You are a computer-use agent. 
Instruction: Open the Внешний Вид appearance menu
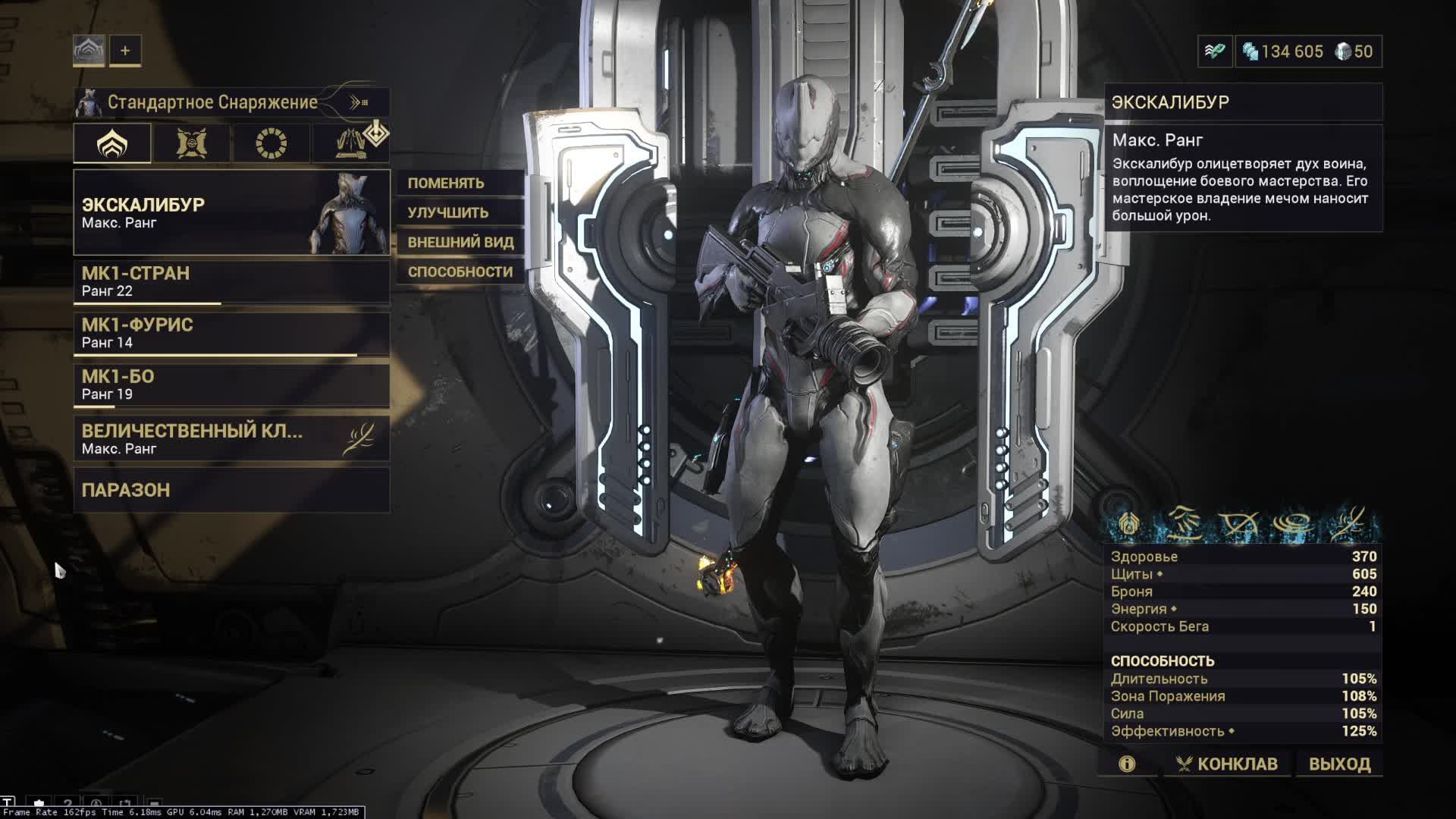(x=460, y=242)
